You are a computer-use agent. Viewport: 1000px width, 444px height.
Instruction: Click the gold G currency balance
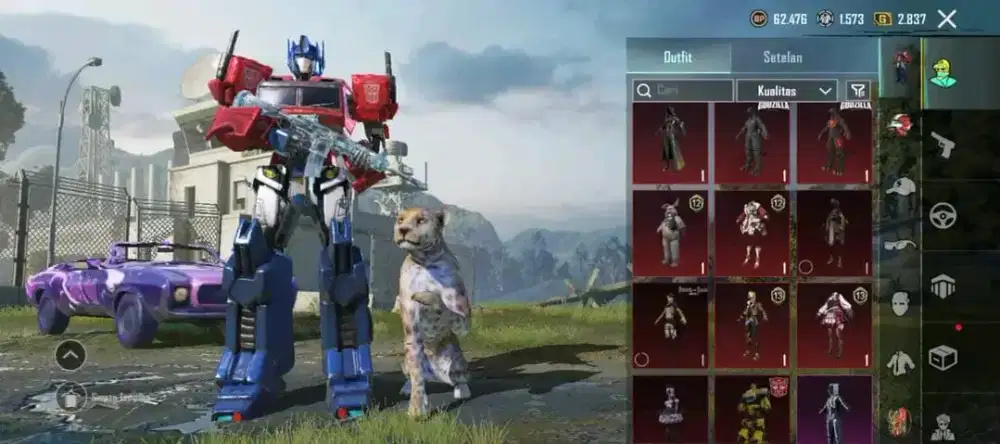point(900,18)
